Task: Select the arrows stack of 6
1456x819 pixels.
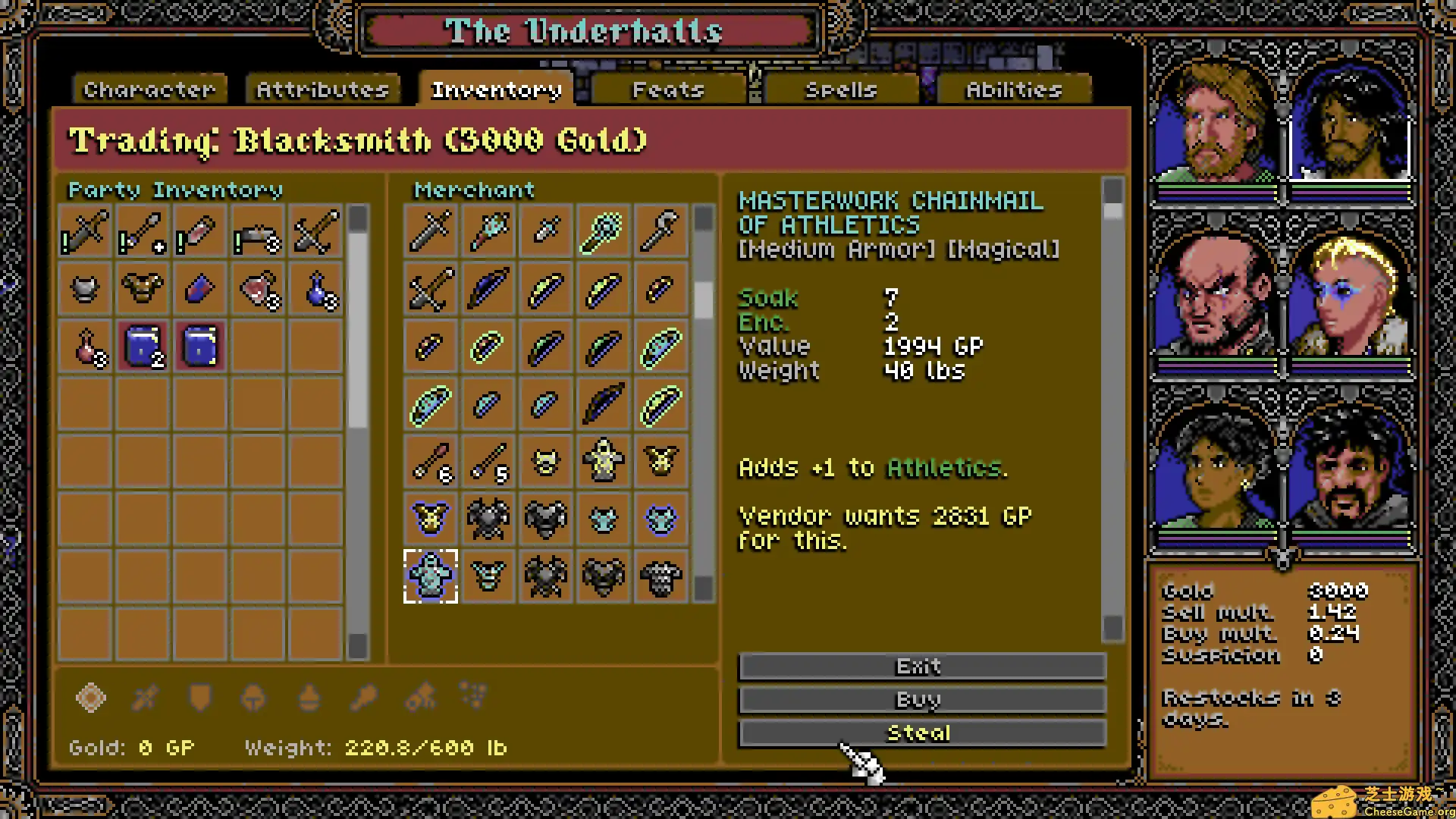Action: click(x=431, y=461)
